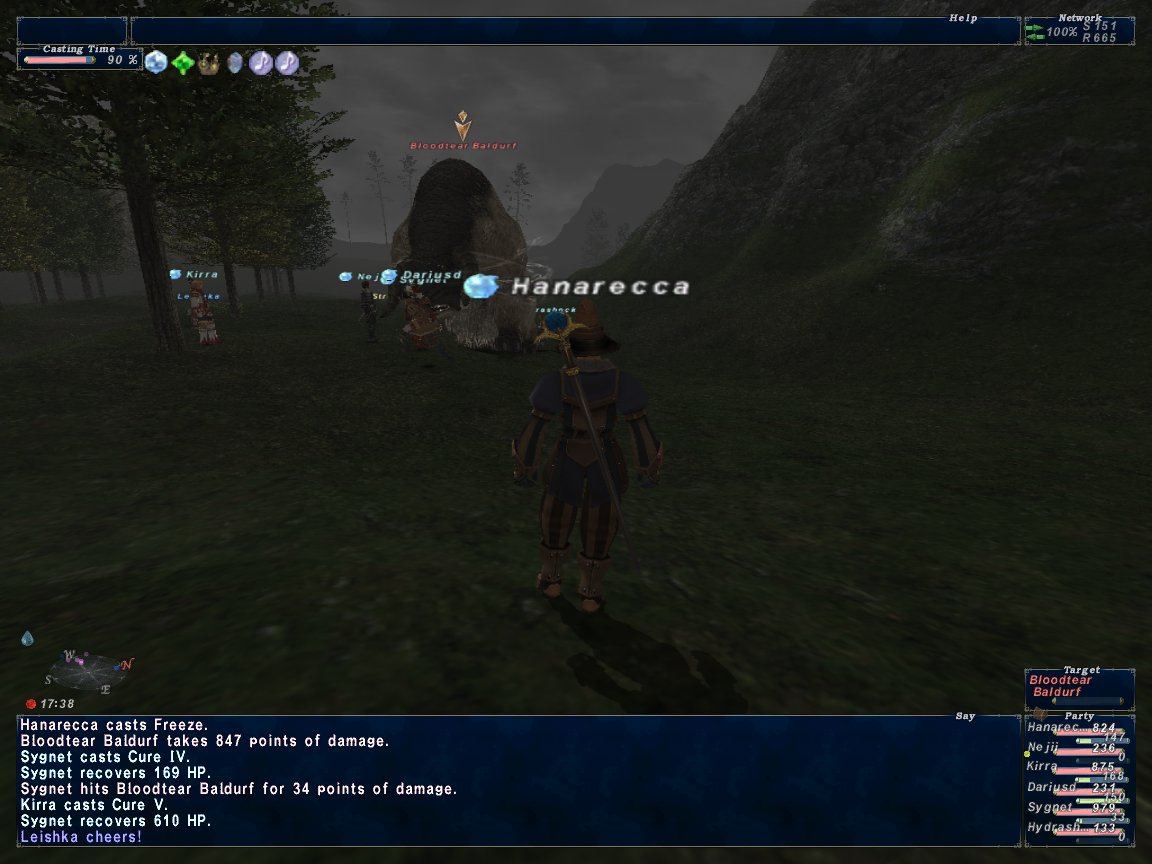Click the Network status panel

pos(1079,31)
